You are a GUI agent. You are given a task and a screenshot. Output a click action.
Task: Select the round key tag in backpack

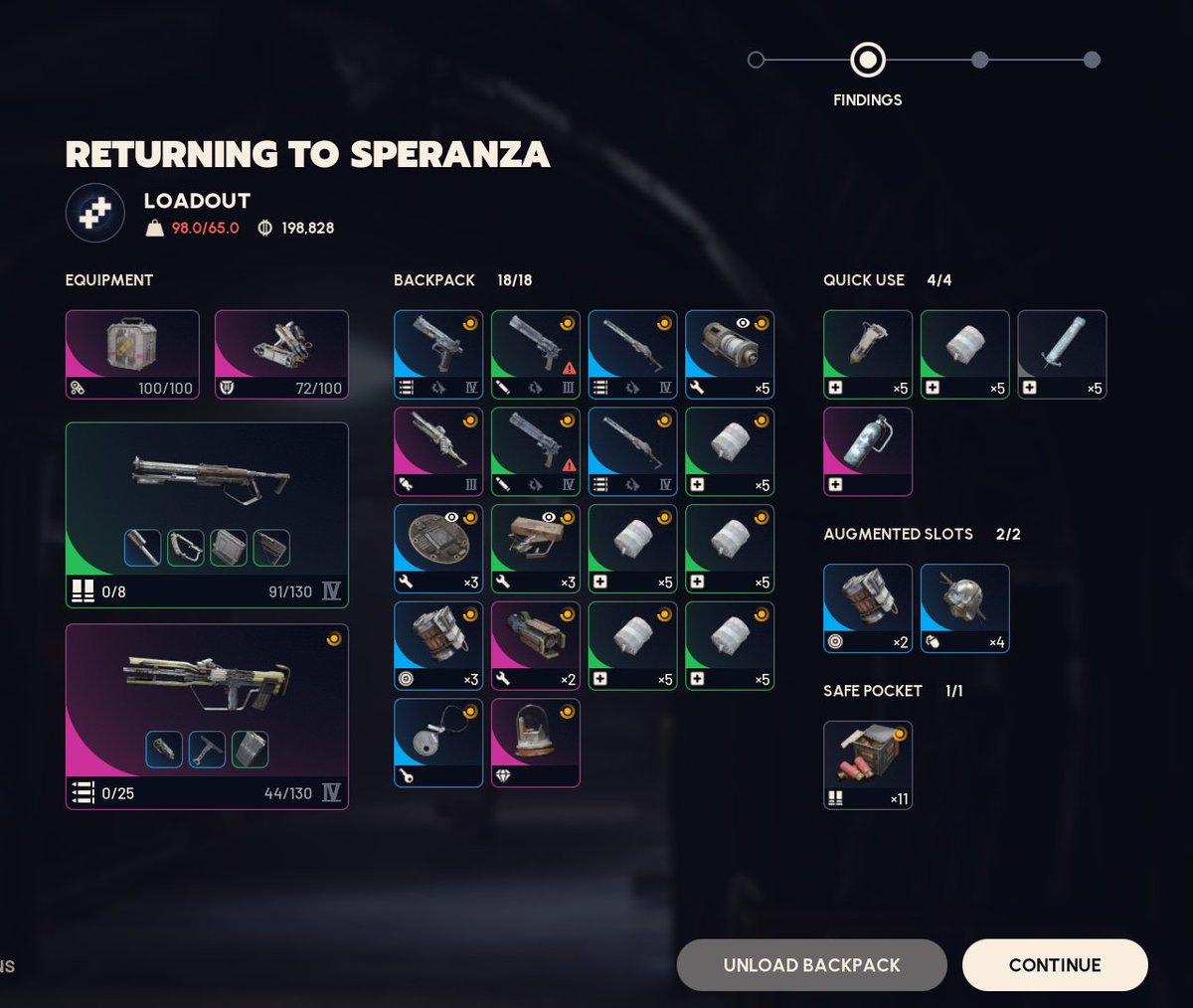pyautogui.click(x=437, y=743)
